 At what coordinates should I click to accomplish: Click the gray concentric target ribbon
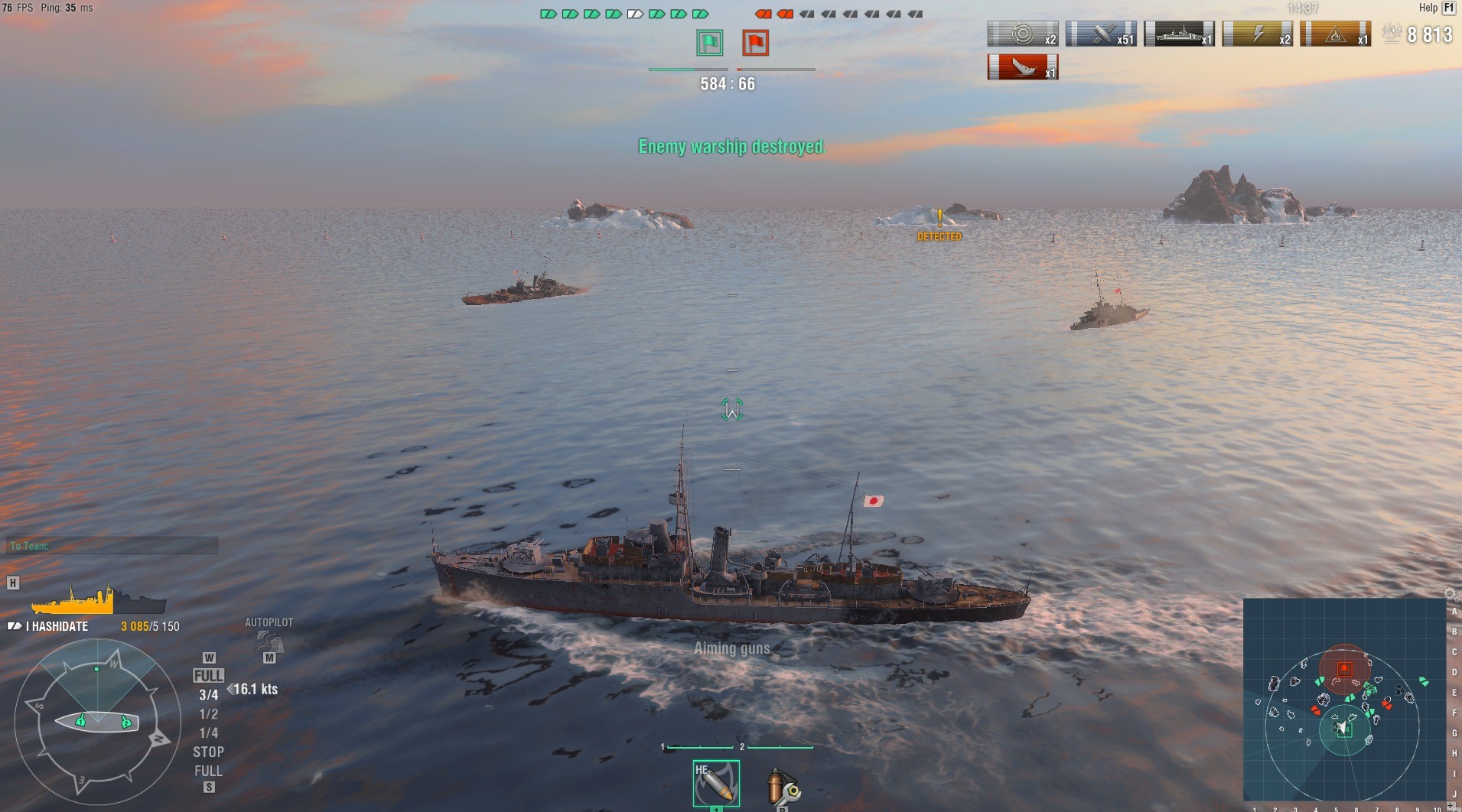[1023, 34]
